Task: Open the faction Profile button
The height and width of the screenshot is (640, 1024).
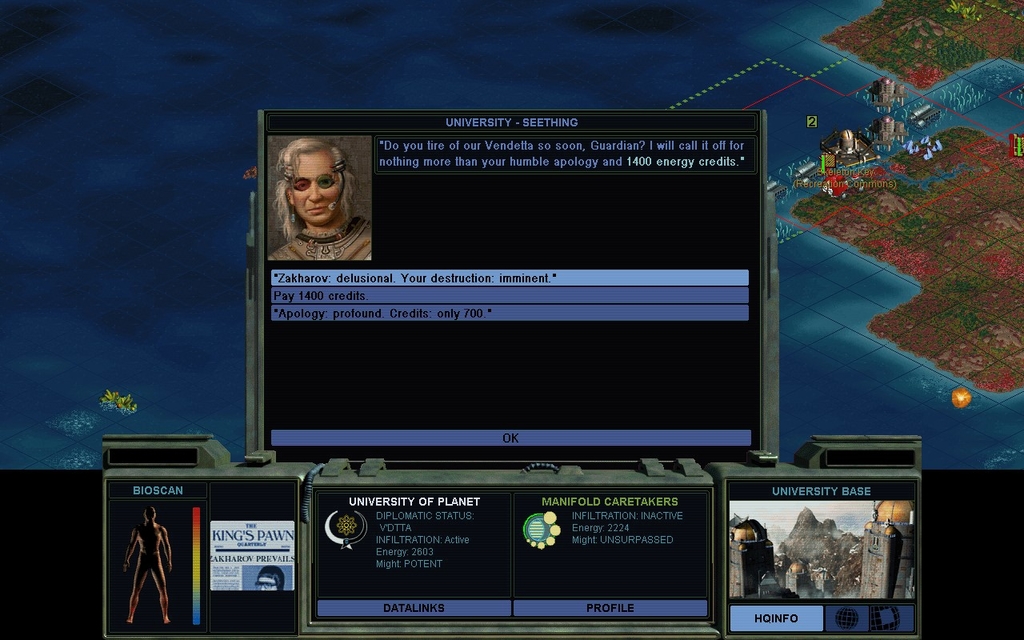Action: coord(610,608)
